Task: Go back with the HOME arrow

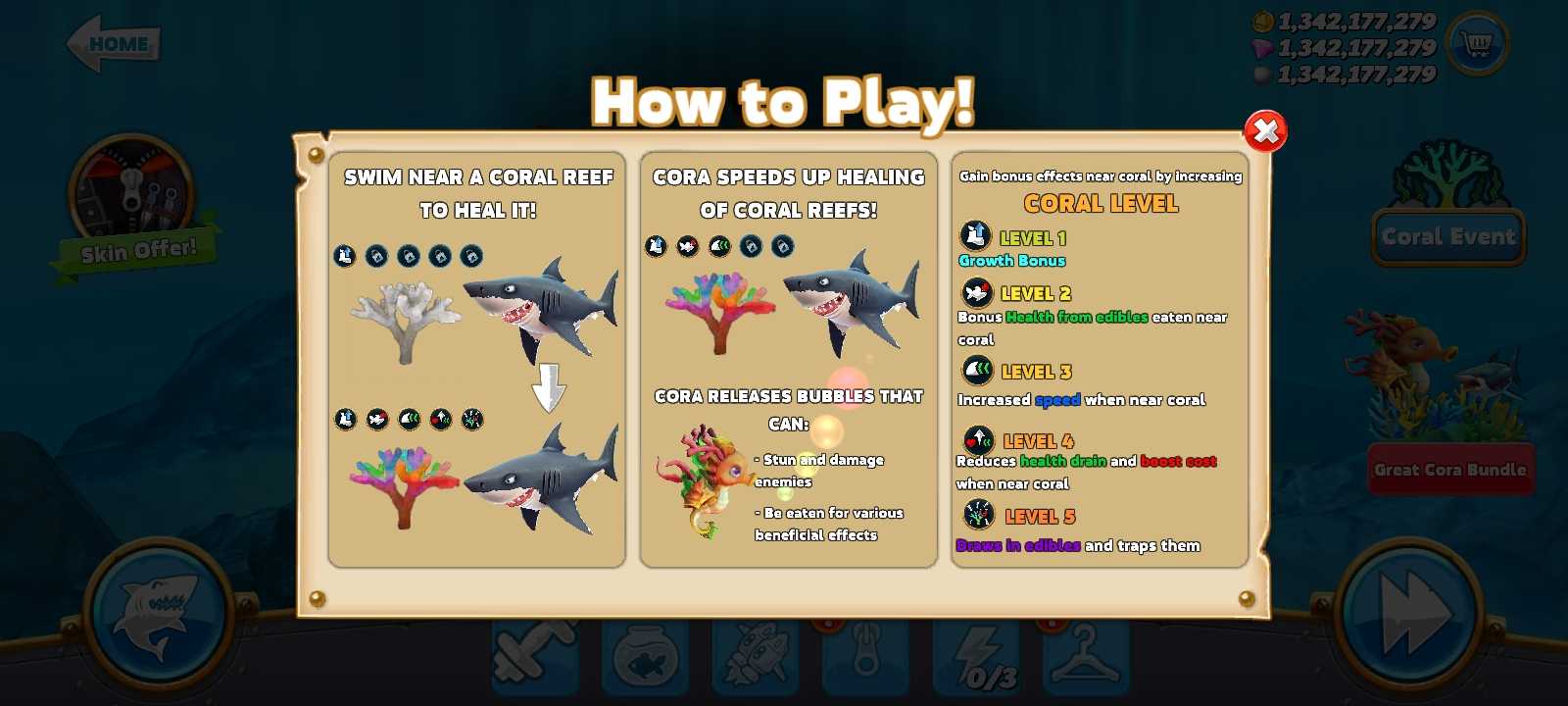Action: [113, 44]
